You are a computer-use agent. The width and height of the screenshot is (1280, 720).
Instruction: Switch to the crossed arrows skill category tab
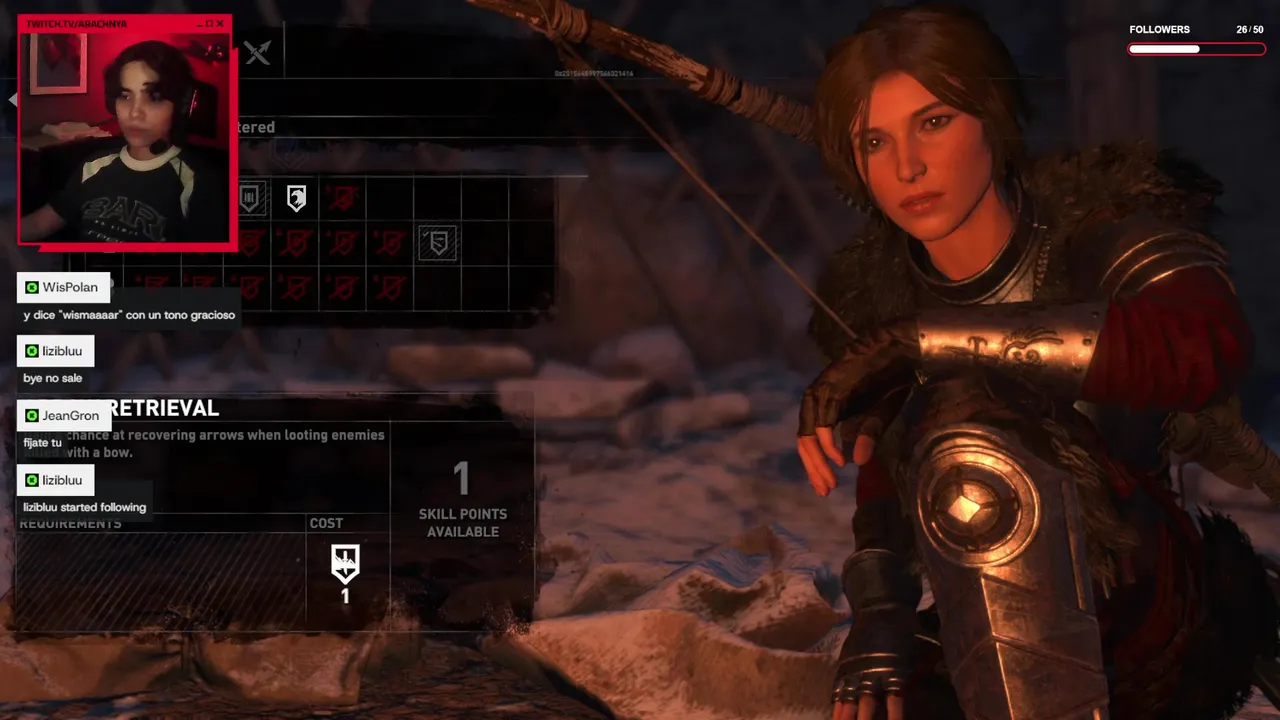tap(258, 53)
